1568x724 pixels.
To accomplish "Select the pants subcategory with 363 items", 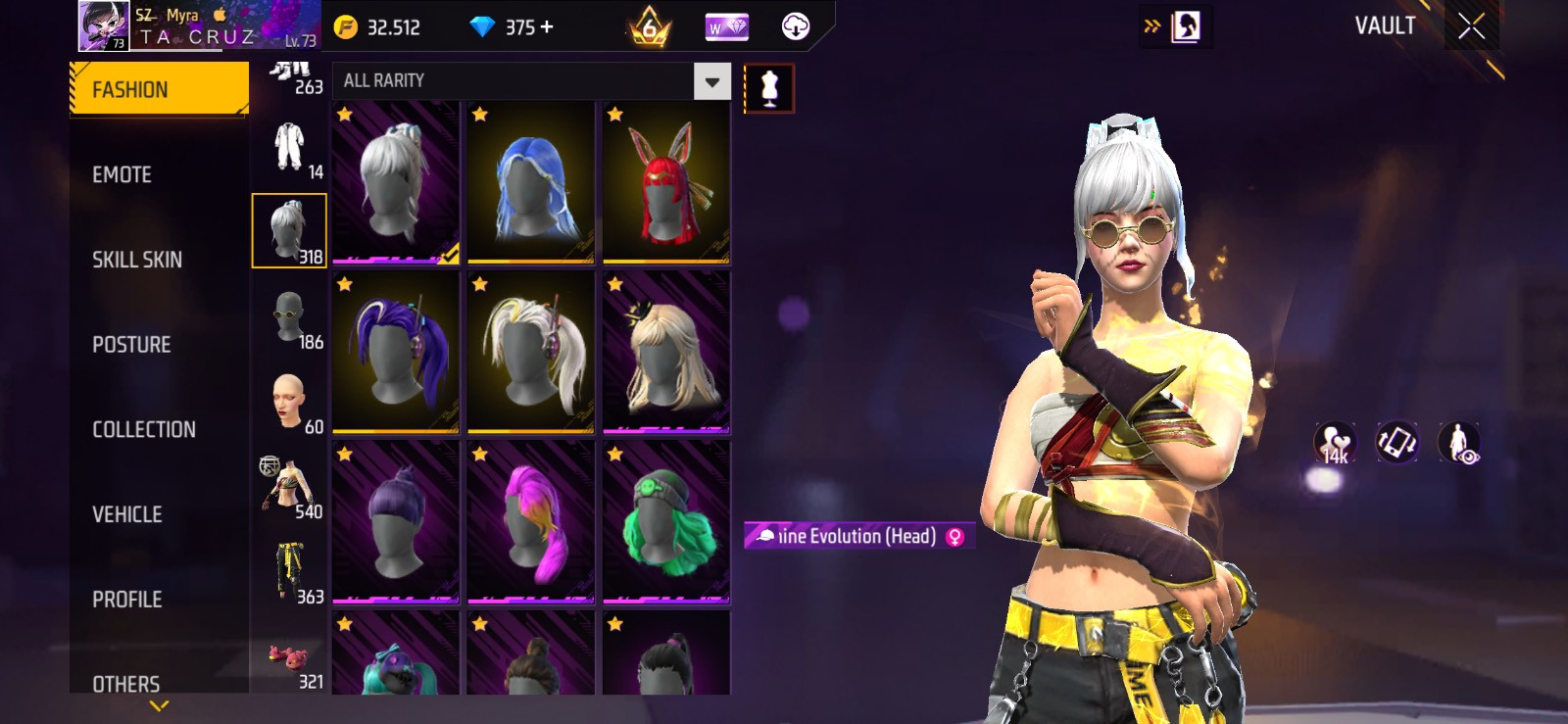I will 289,573.
